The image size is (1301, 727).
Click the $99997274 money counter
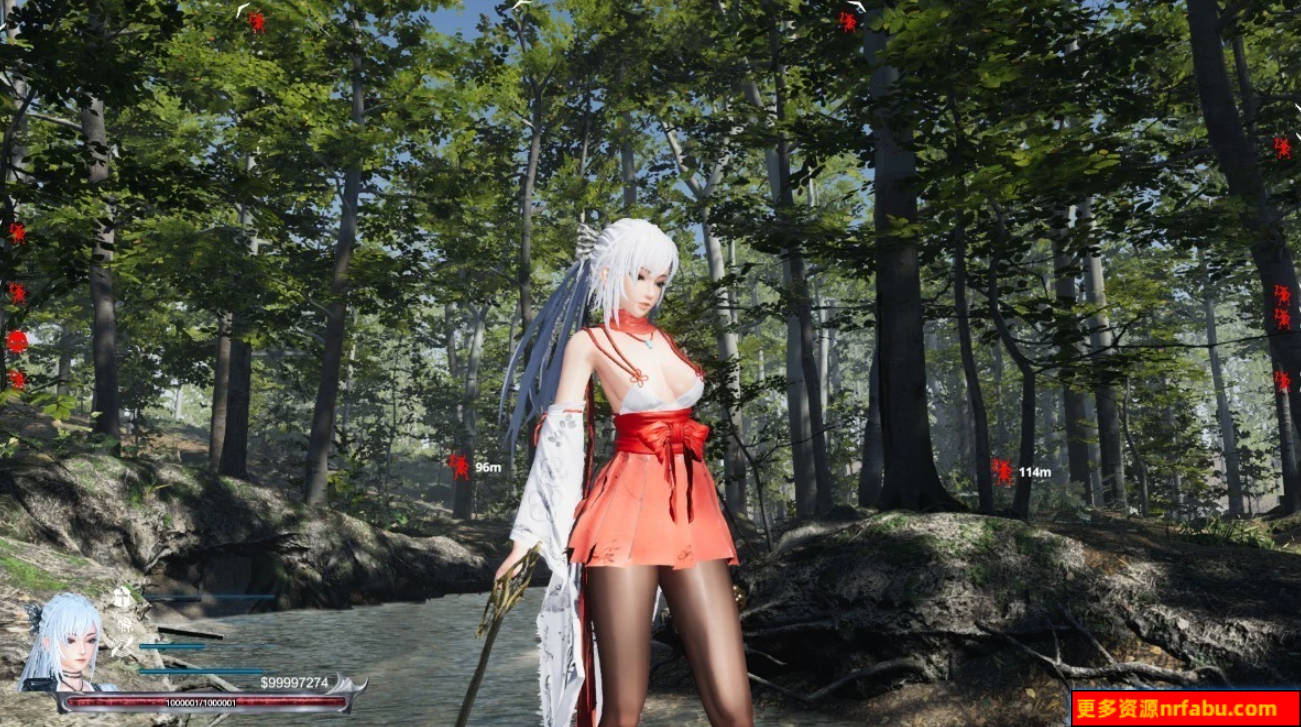pyautogui.click(x=295, y=683)
